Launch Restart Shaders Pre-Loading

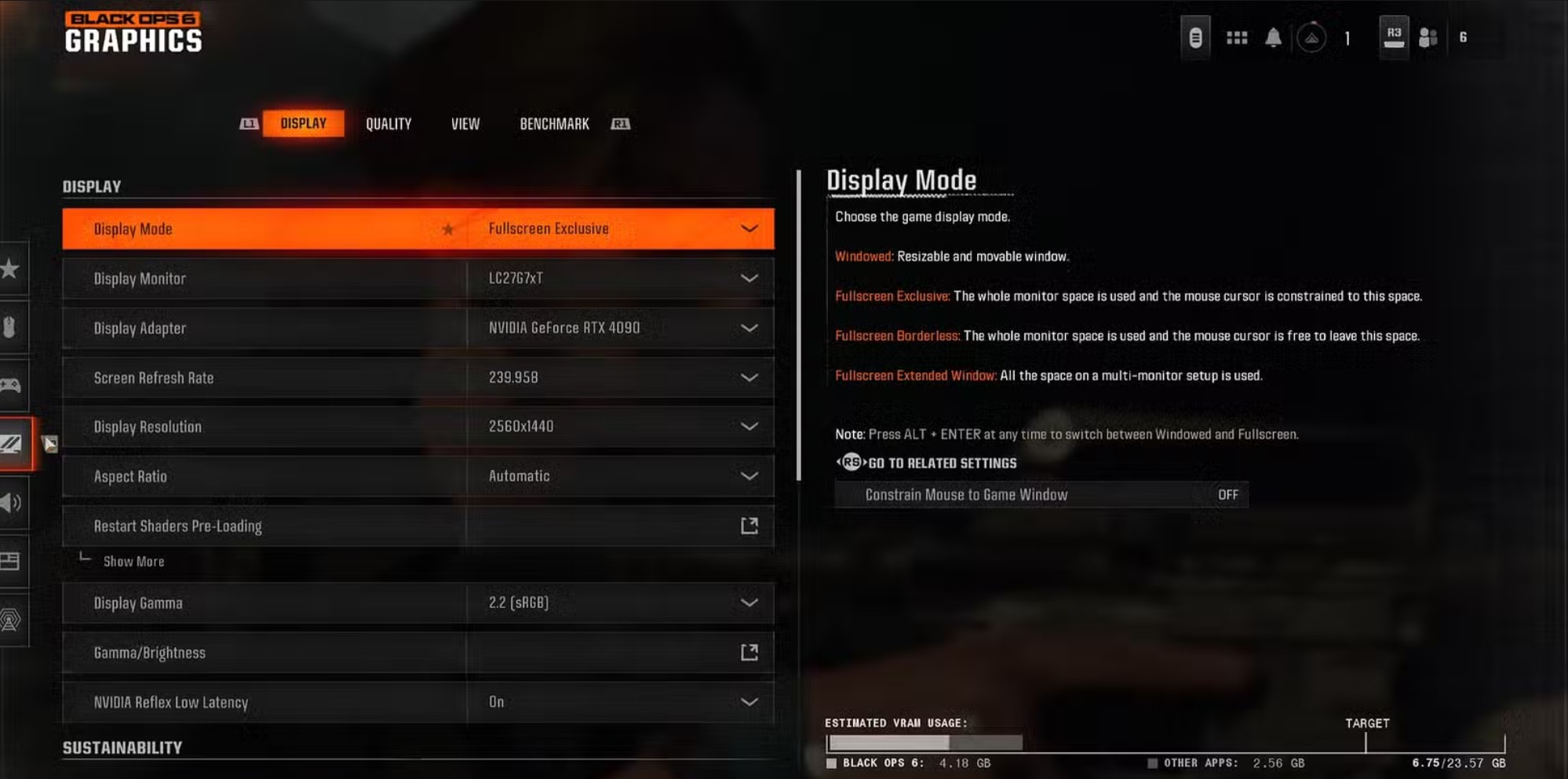tap(749, 526)
